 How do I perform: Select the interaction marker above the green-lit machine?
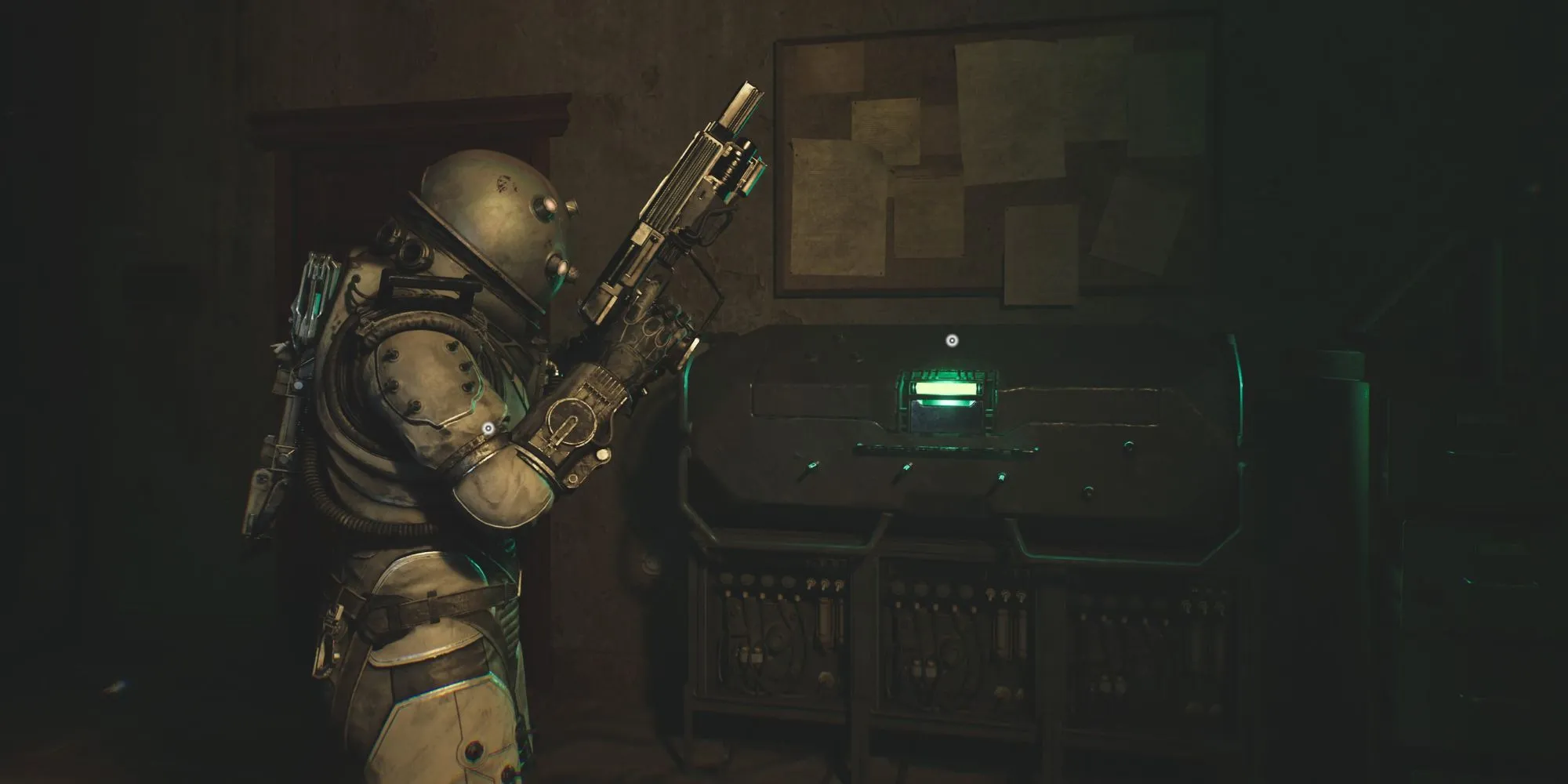tap(952, 340)
